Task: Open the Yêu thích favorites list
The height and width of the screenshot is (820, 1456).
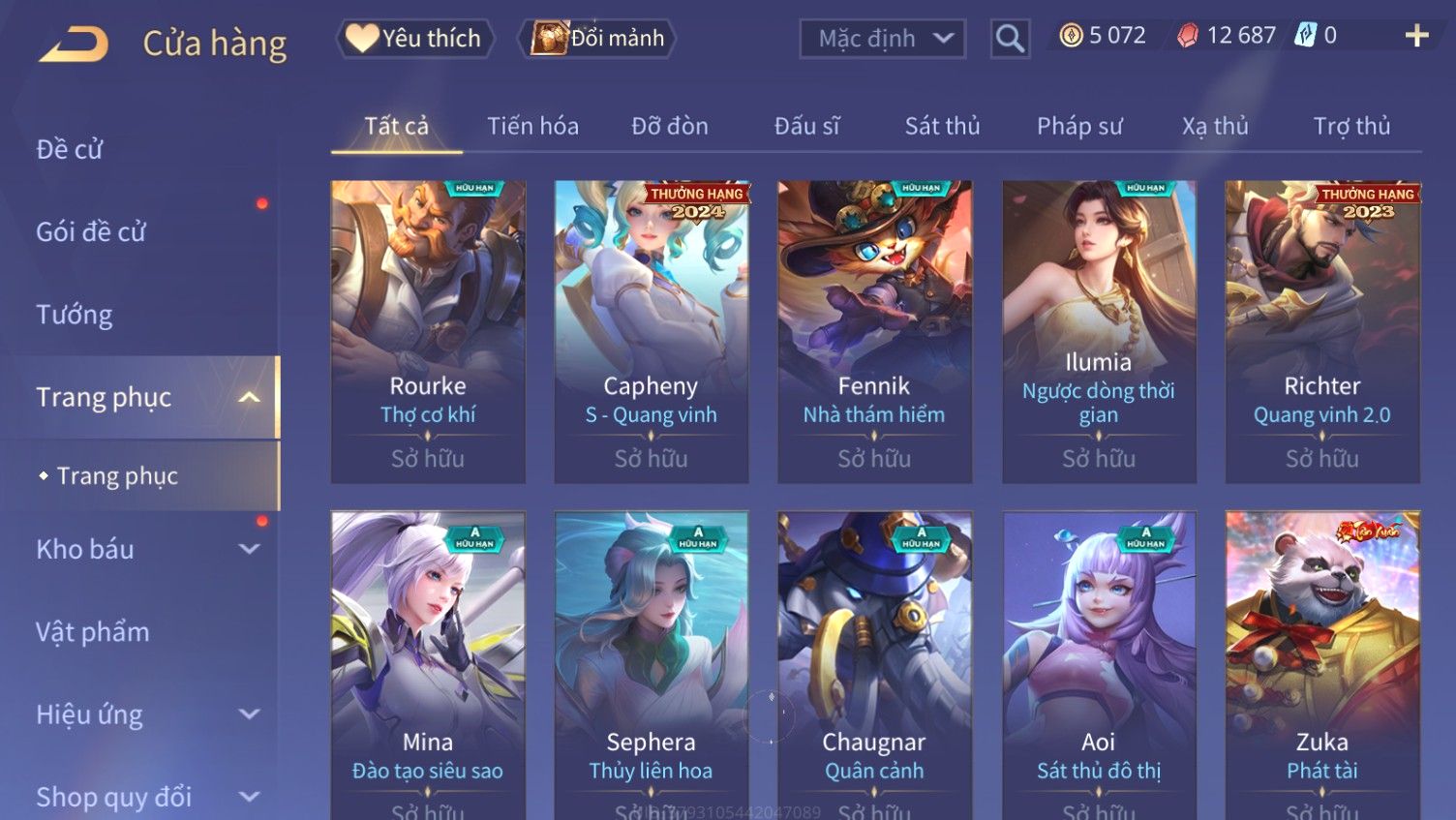Action: pyautogui.click(x=415, y=39)
